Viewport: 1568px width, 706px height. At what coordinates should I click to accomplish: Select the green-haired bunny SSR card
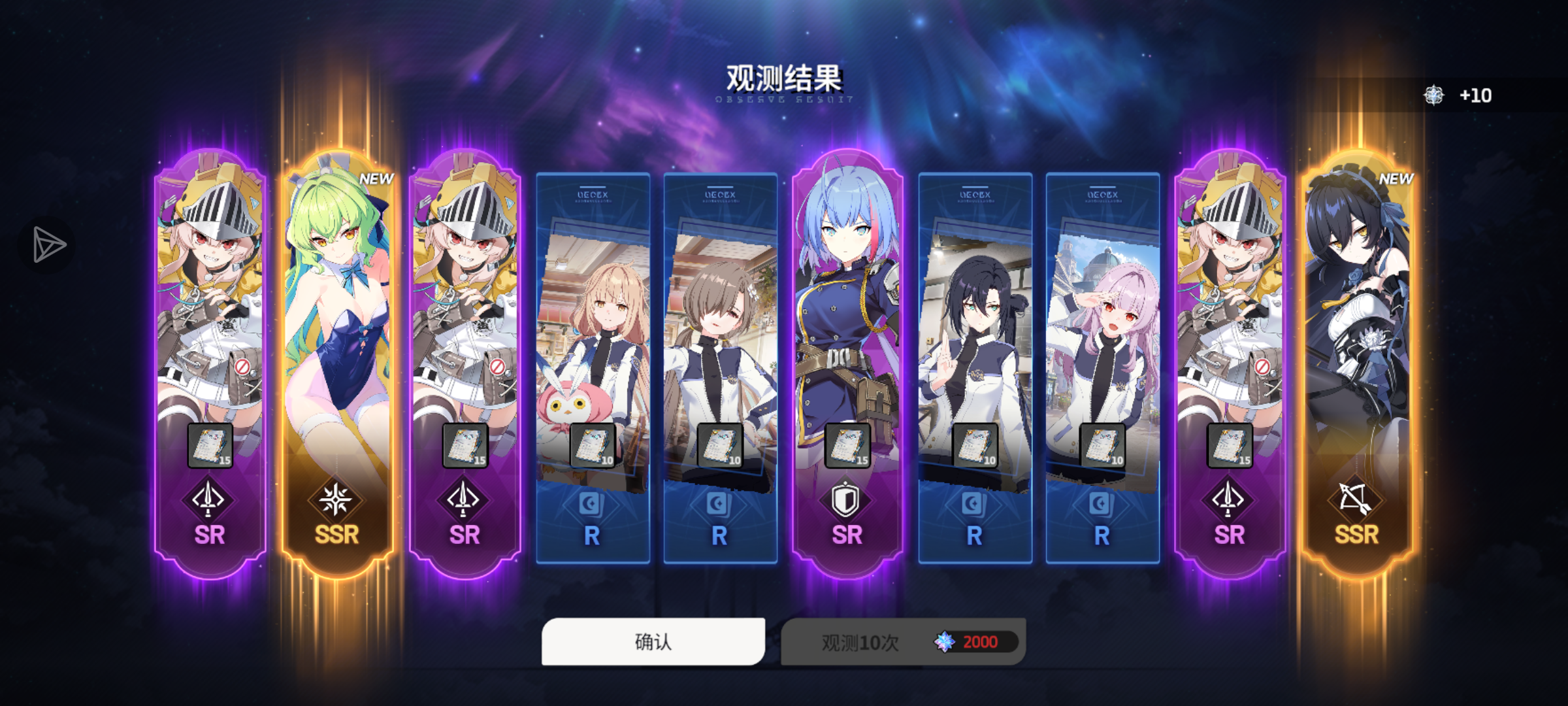[340, 314]
